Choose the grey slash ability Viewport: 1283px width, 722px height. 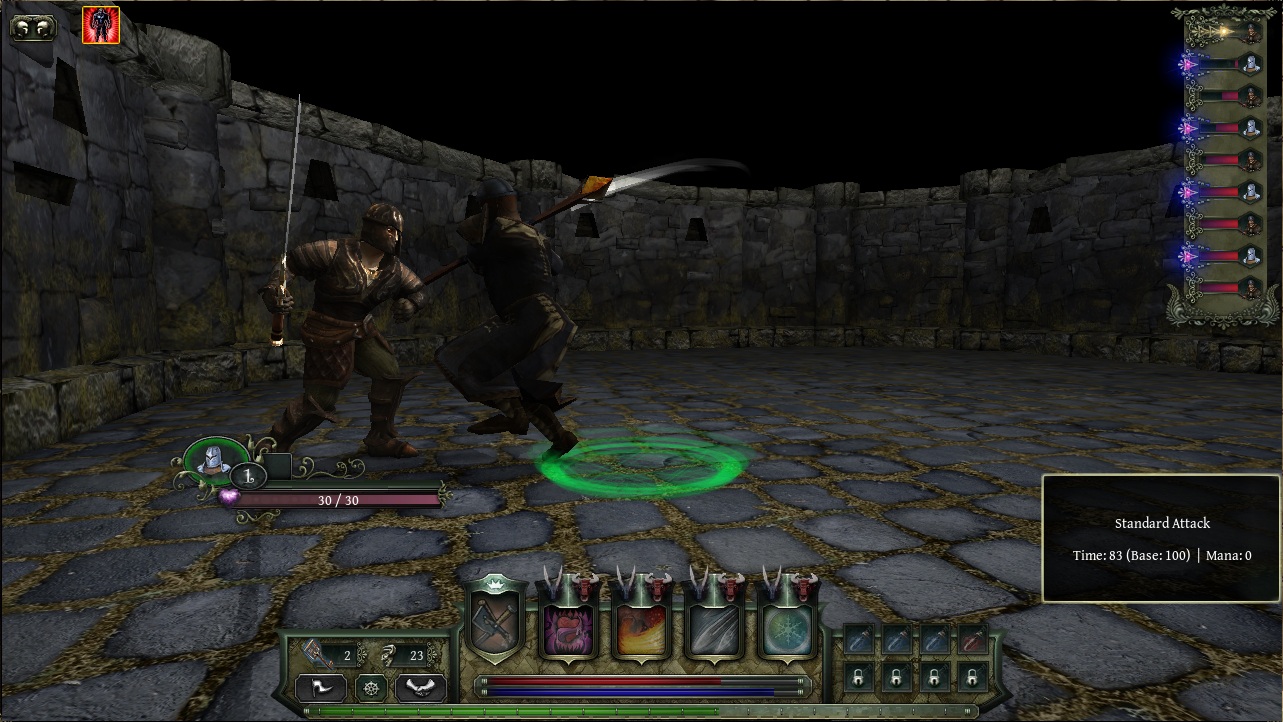tap(714, 630)
